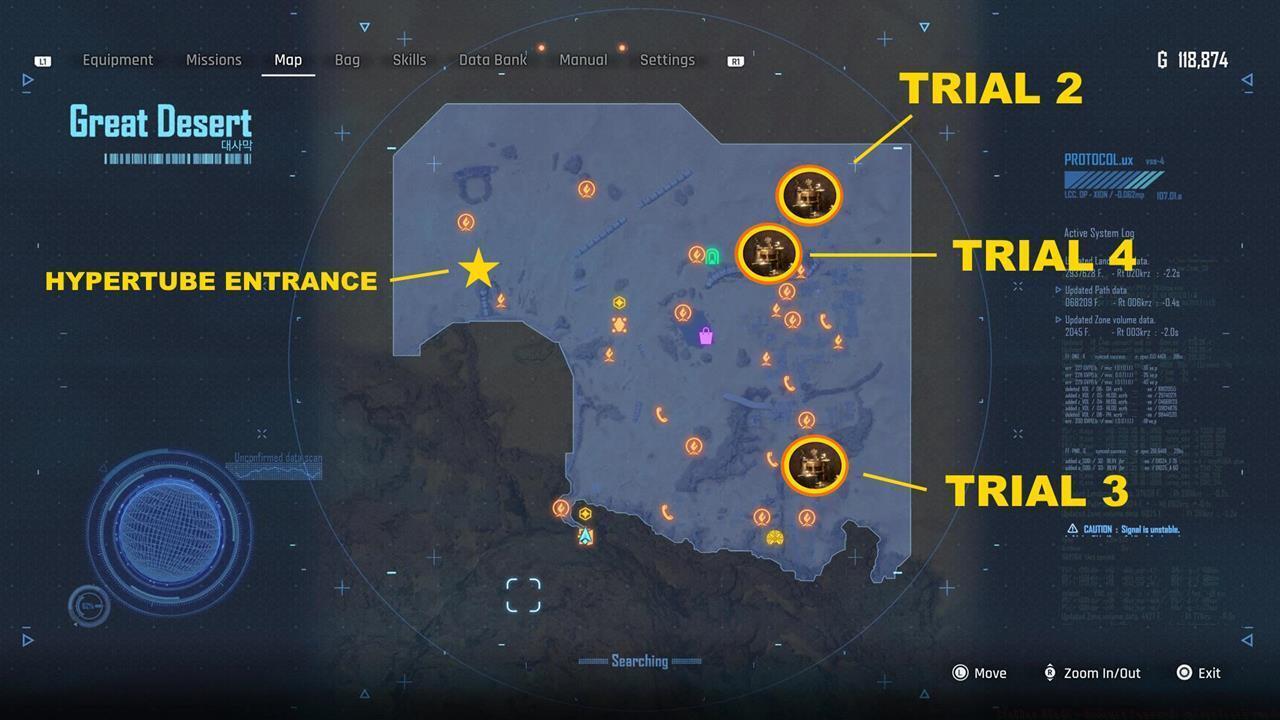Image resolution: width=1280 pixels, height=720 pixels.
Task: Select the Trial 4 arena marker
Action: [x=770, y=253]
